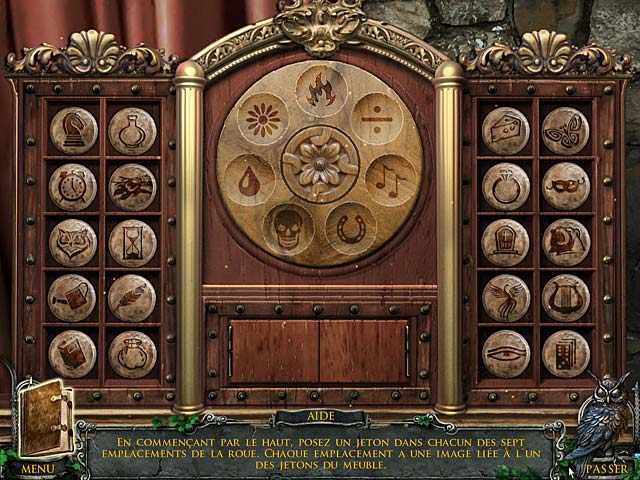Screen dimensions: 640x480
Task: Select the division sign wheel slot
Action: pyautogui.click(x=377, y=119)
